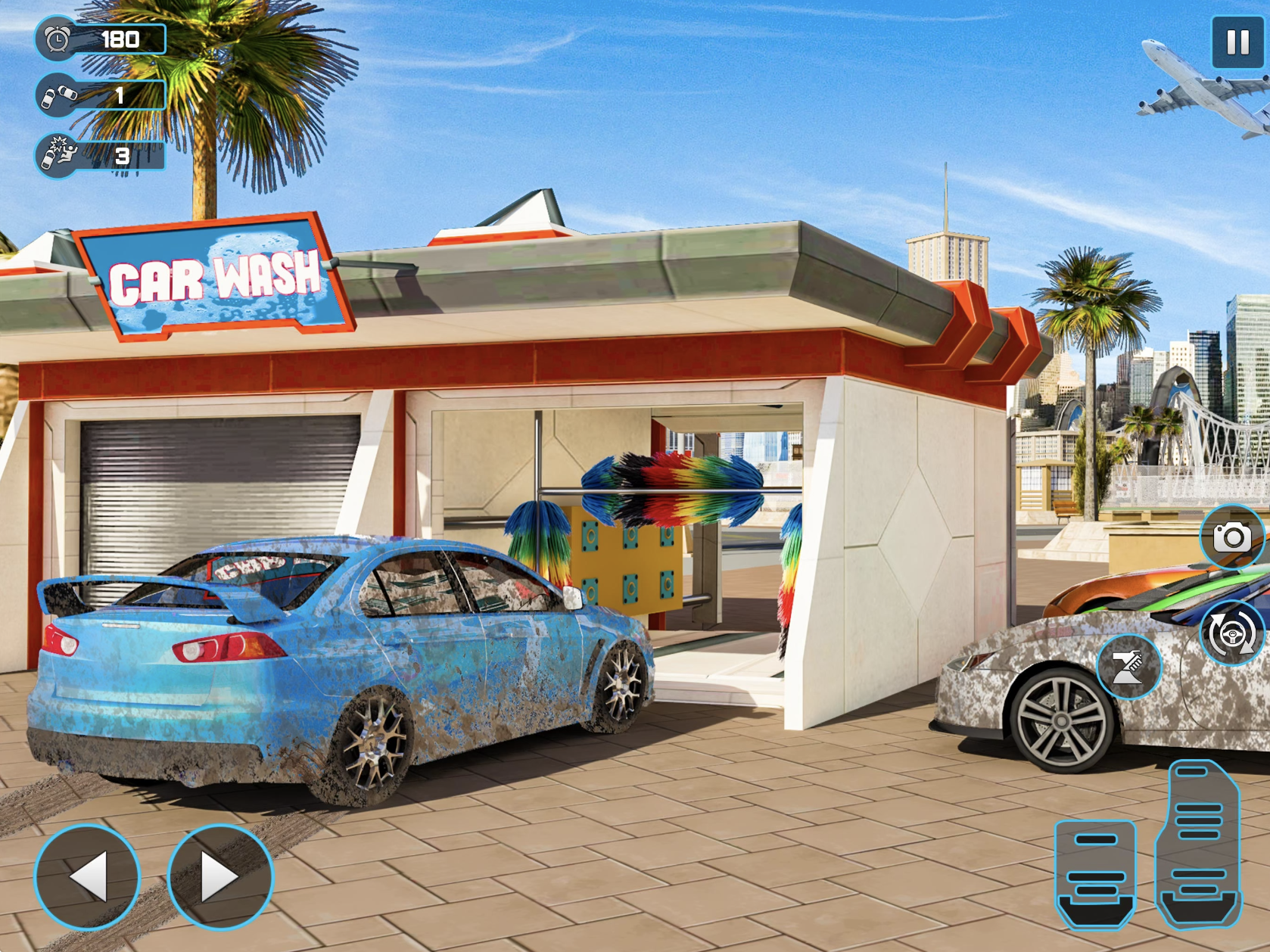Tap the CAR WASH signboard
1270x952 pixels.
coord(212,280)
